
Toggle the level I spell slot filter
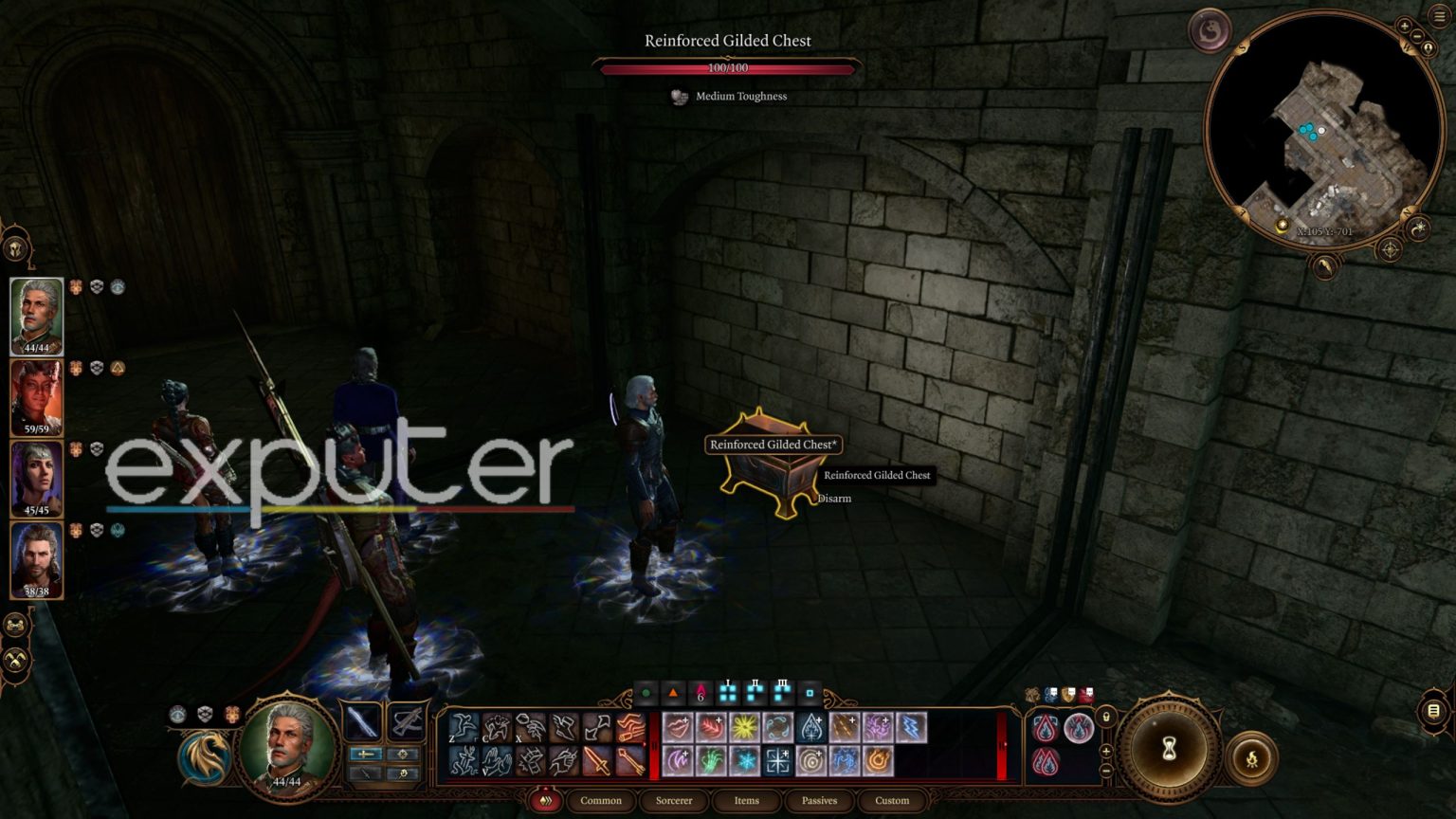(728, 694)
